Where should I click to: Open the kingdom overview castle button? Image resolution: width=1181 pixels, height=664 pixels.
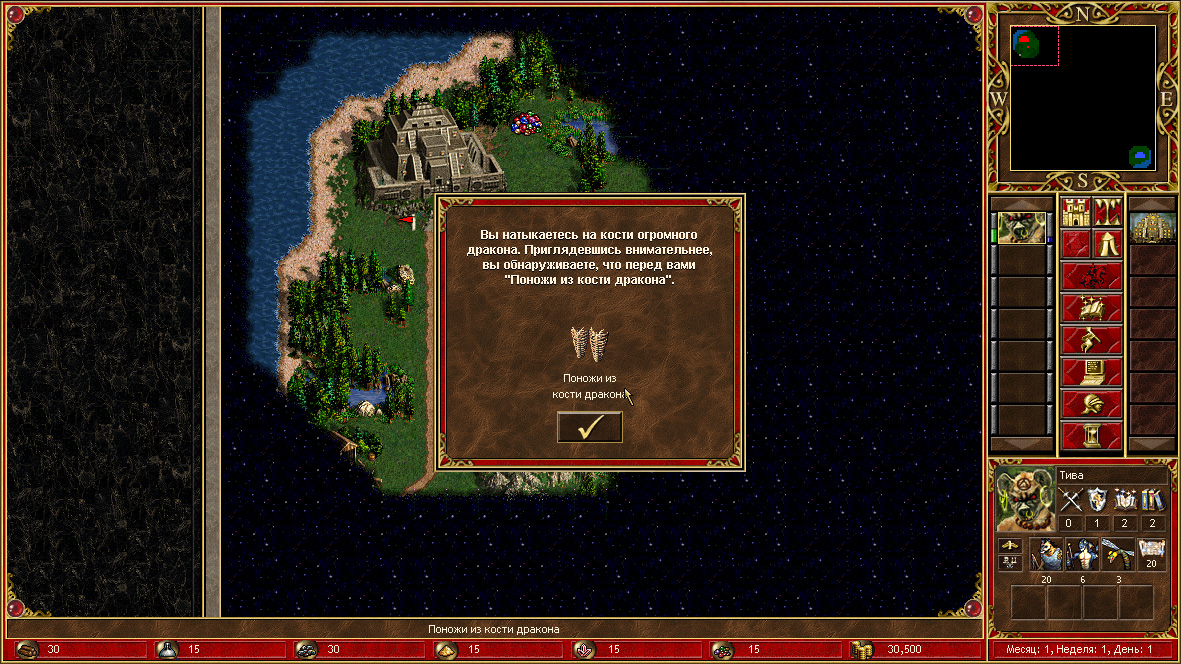click(x=1076, y=213)
